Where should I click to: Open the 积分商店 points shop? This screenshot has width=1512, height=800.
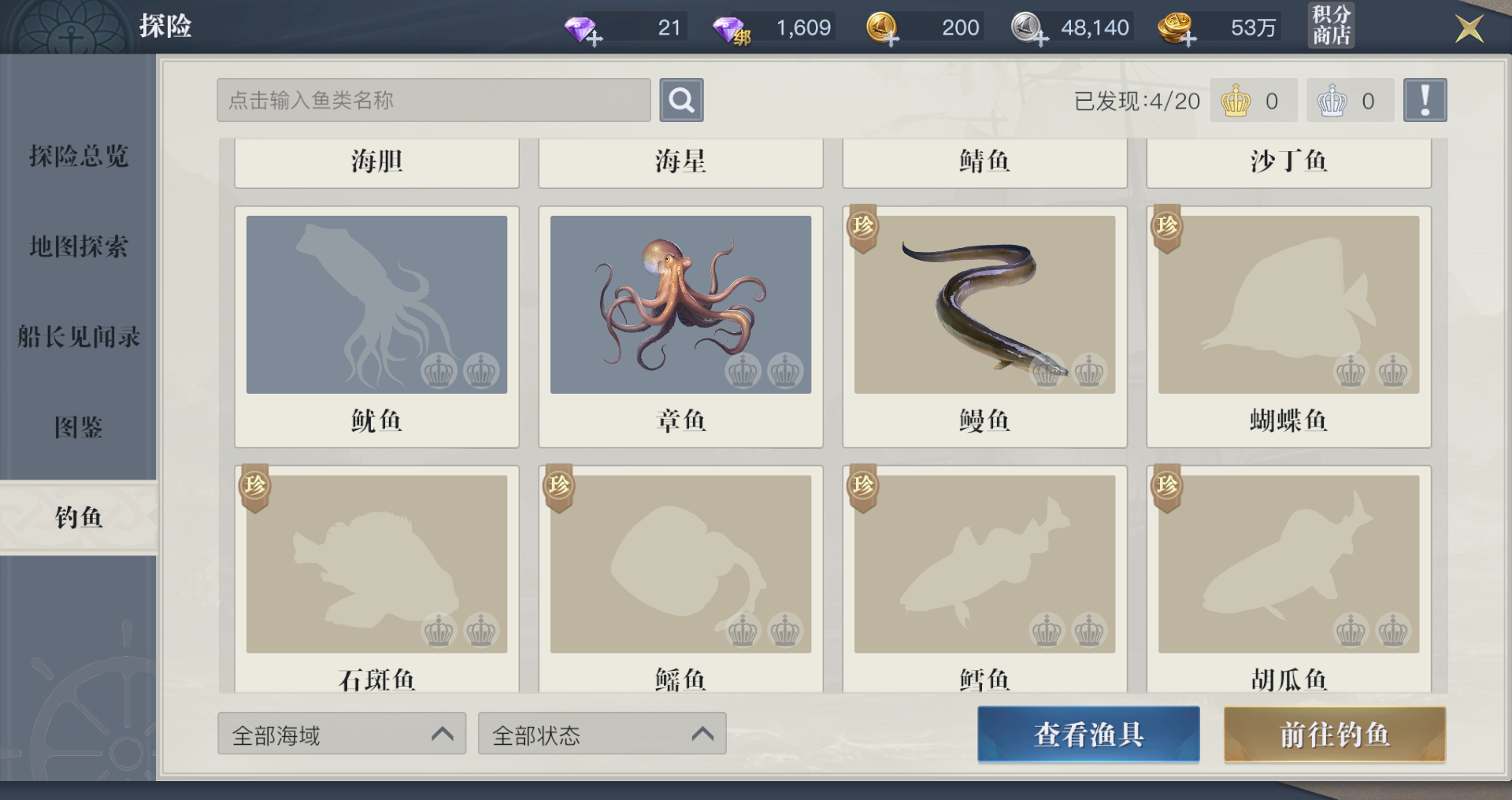coord(1331,26)
